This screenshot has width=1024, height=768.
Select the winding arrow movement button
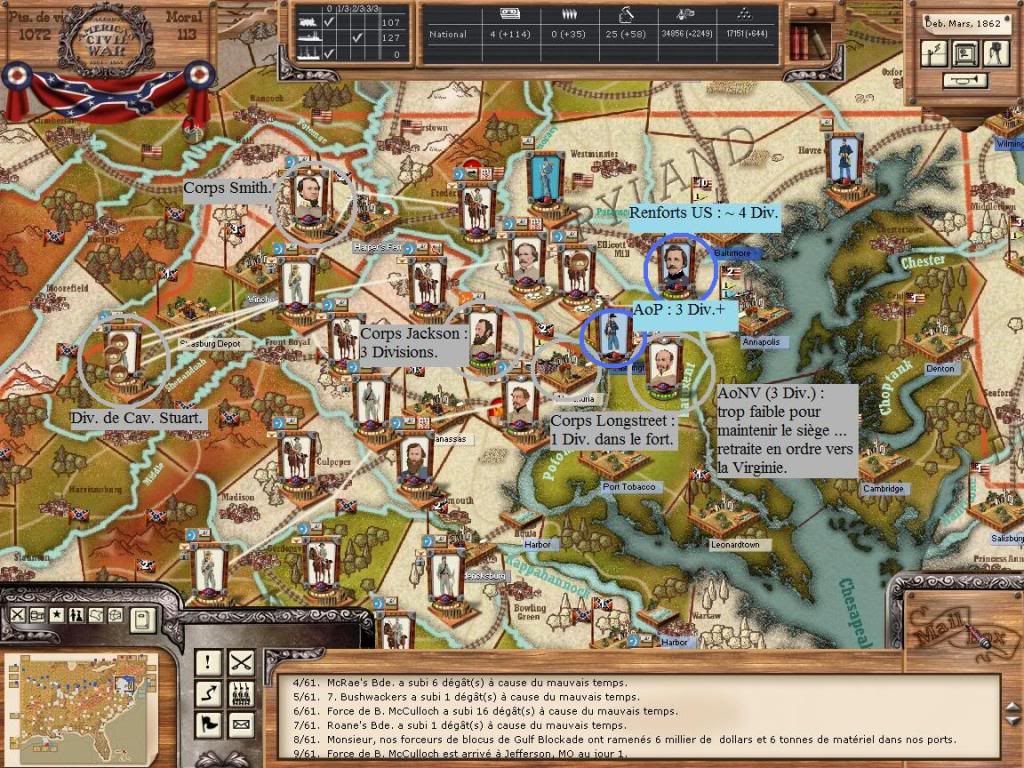(209, 692)
